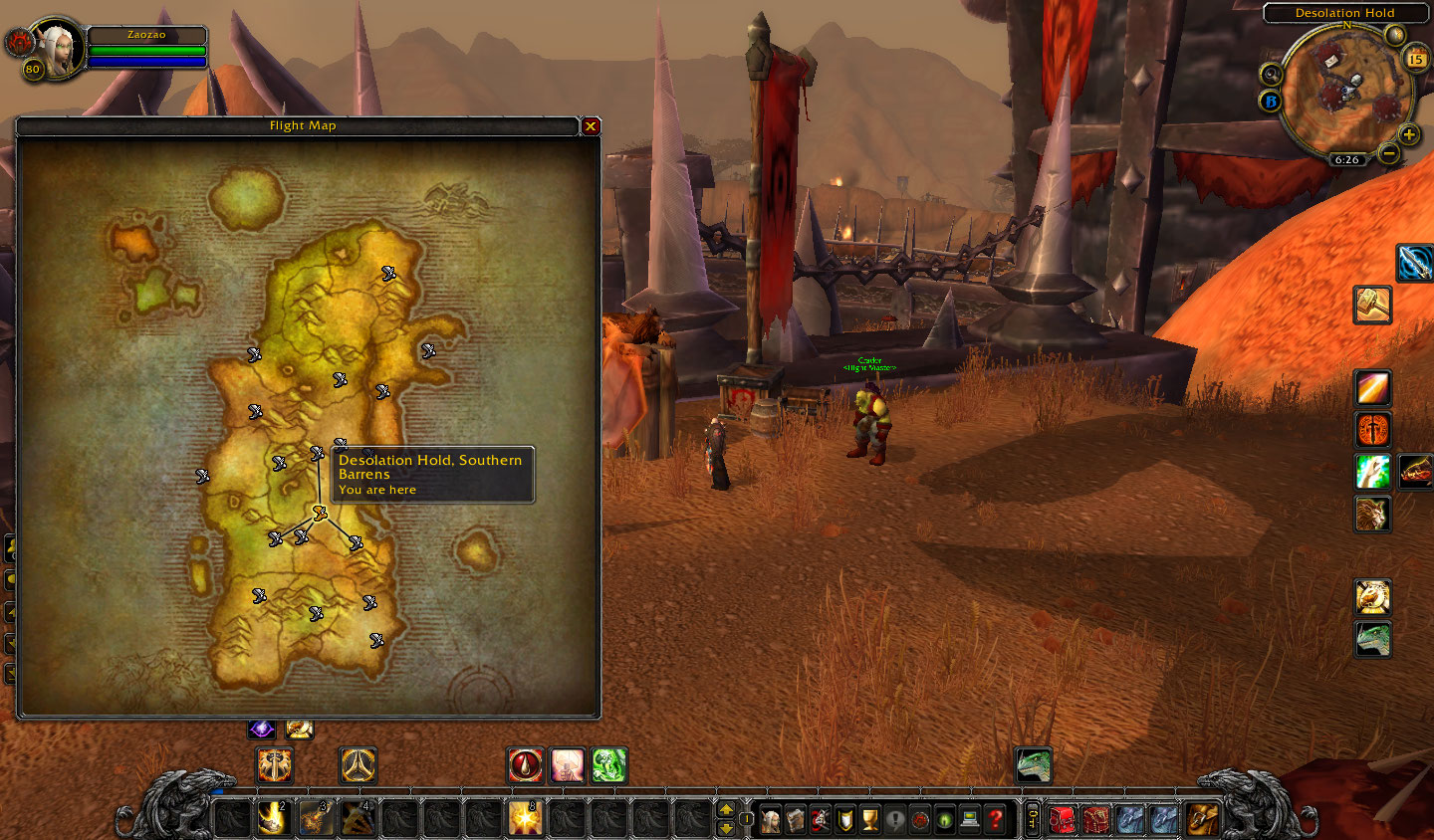Use the hammer ability on right bar

pos(1372,305)
